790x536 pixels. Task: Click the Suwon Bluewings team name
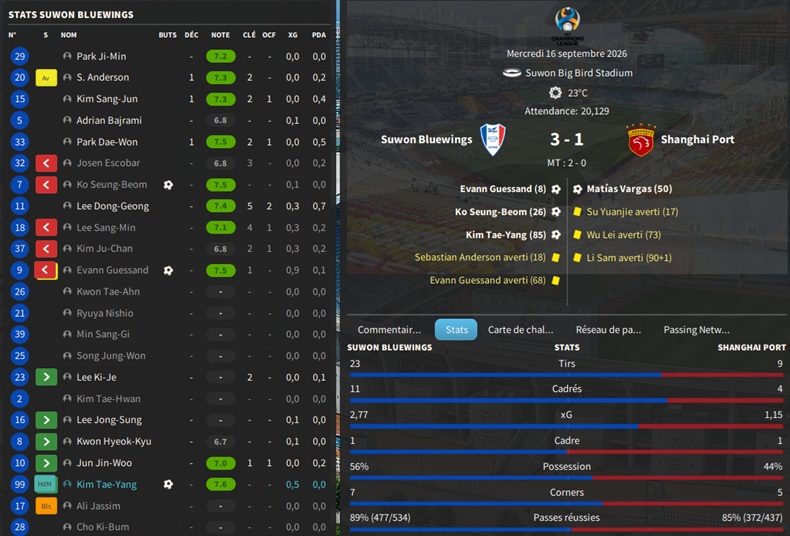(x=426, y=139)
